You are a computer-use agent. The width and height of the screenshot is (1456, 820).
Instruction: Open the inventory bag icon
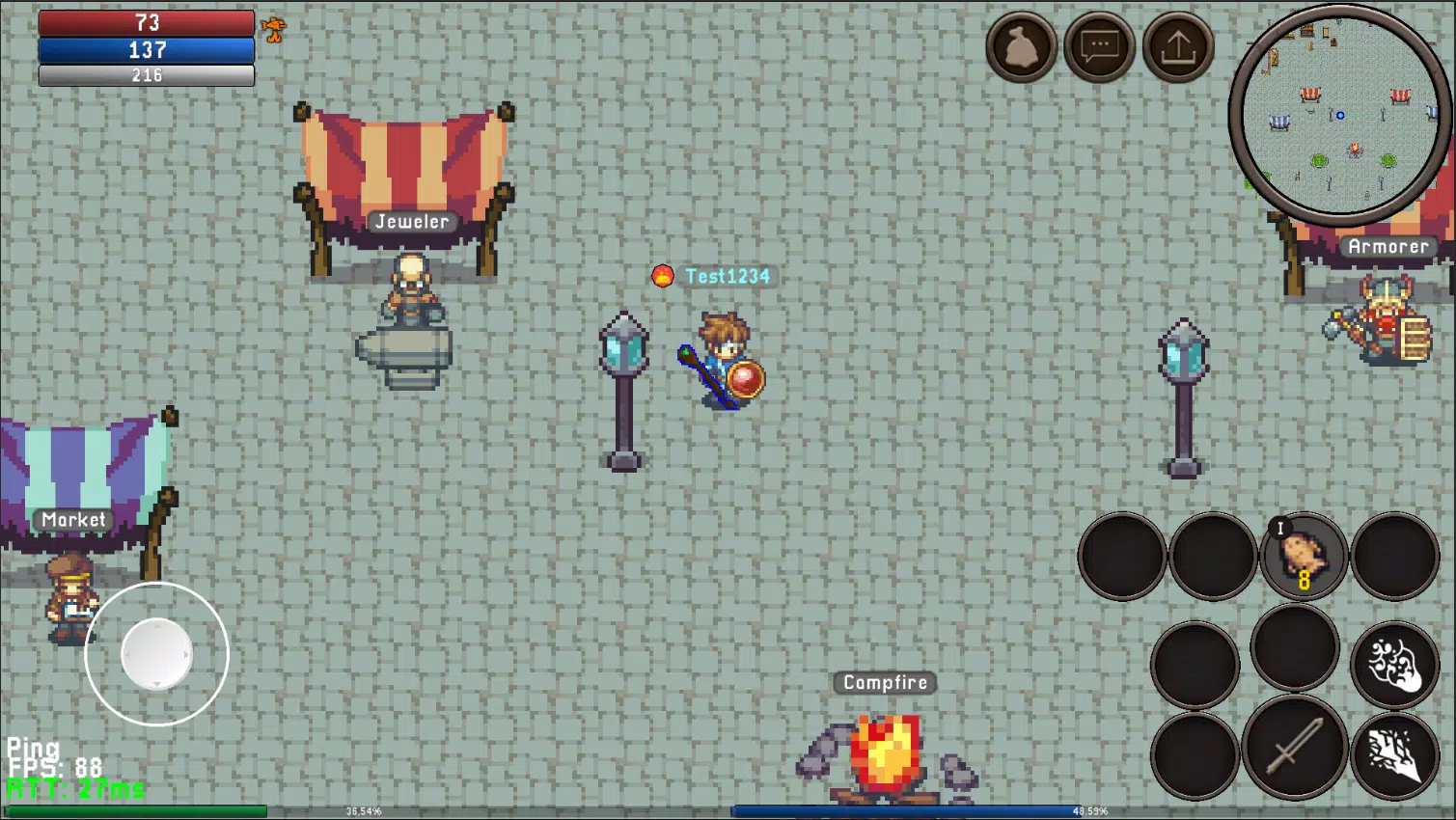click(x=1021, y=45)
